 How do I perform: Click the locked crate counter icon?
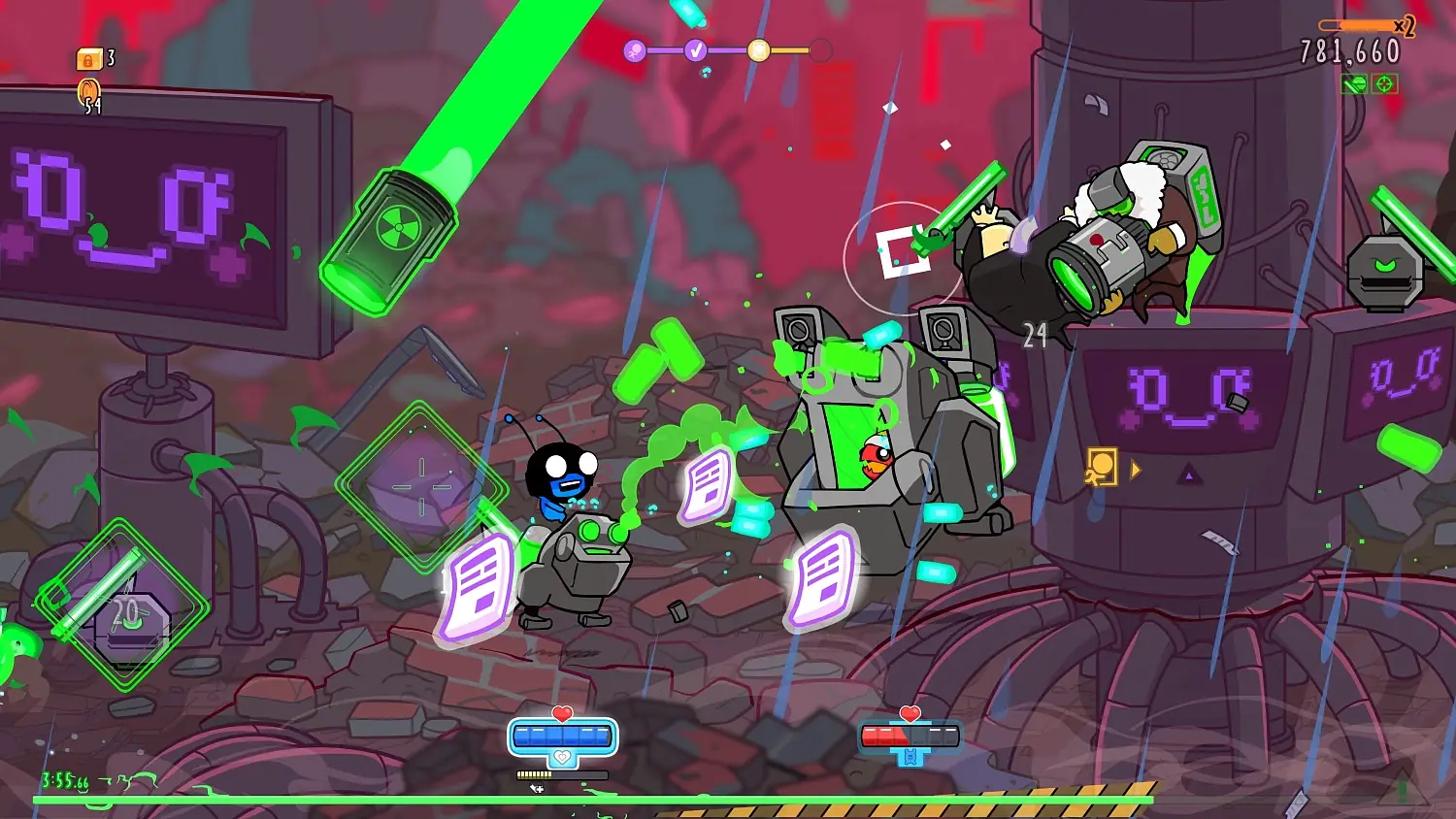[87, 58]
